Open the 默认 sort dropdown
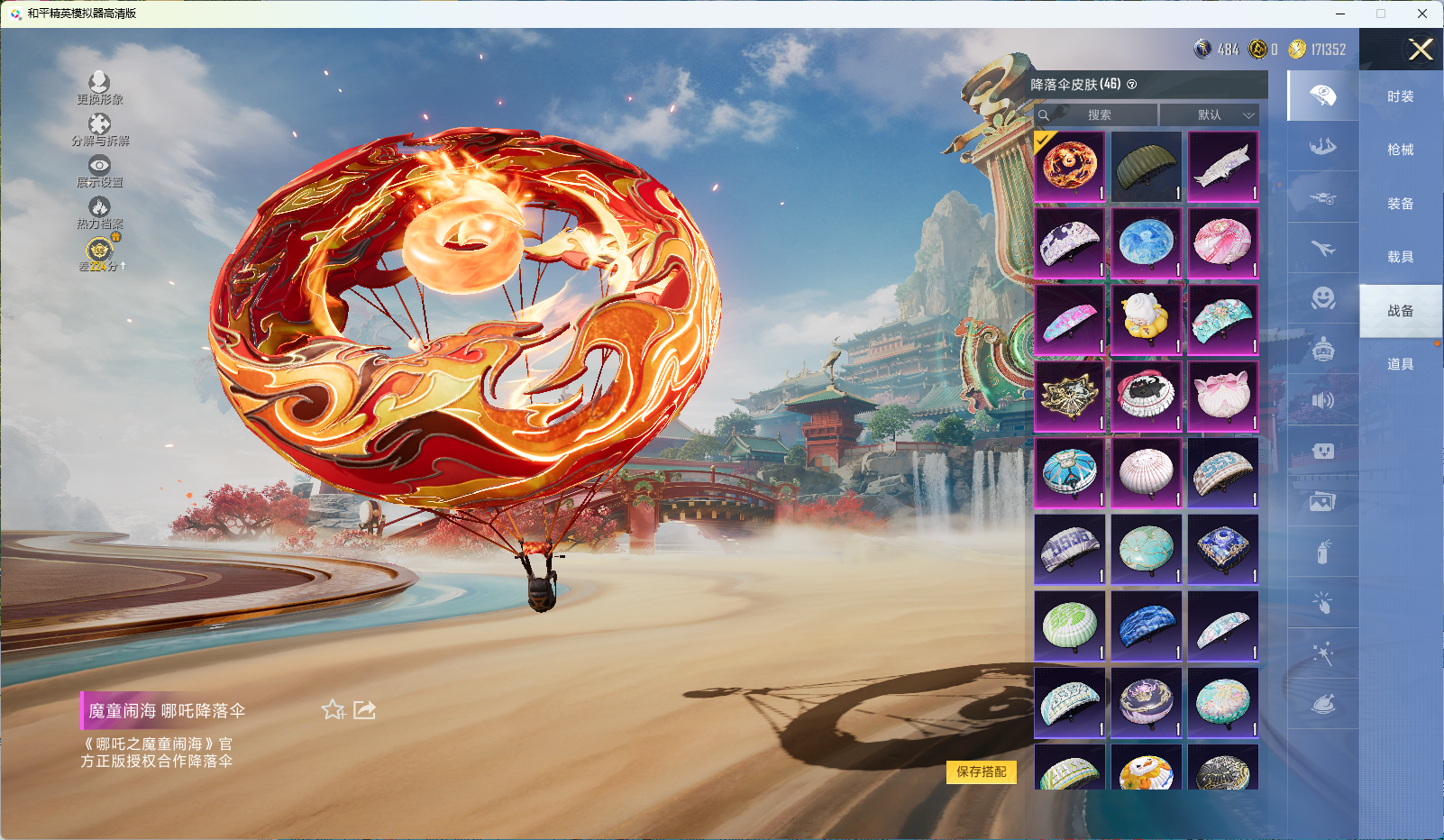The height and width of the screenshot is (840, 1444). click(1209, 115)
